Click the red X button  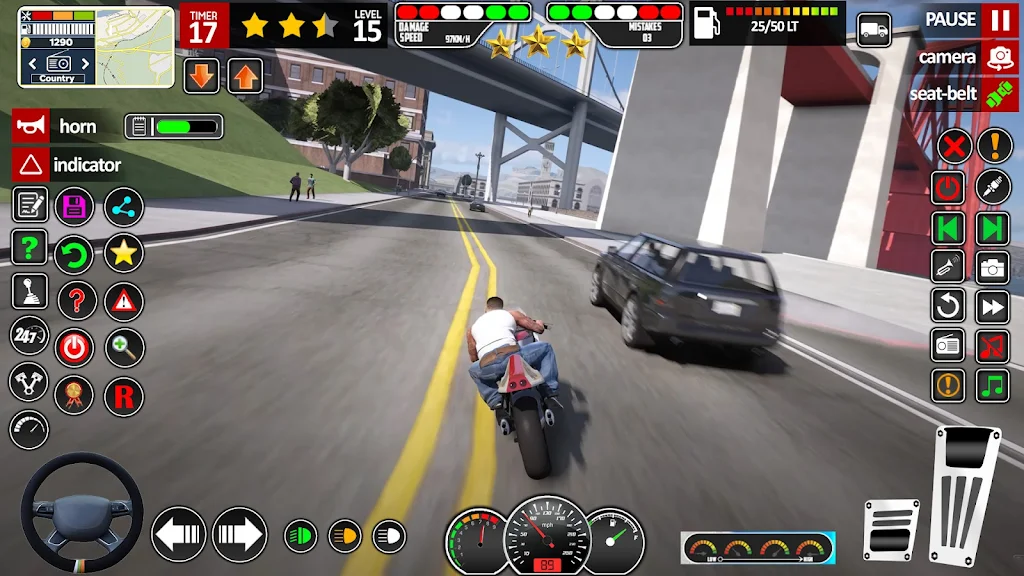point(954,147)
